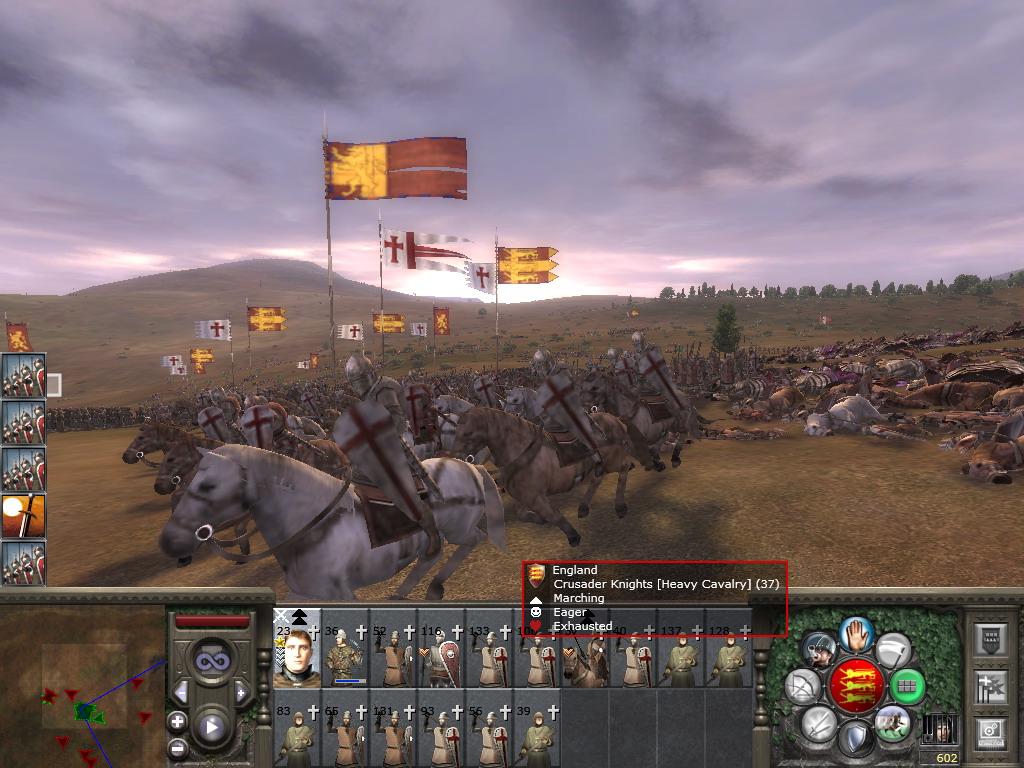Click the play button to resume battle
1024x768 pixels.
[211, 727]
